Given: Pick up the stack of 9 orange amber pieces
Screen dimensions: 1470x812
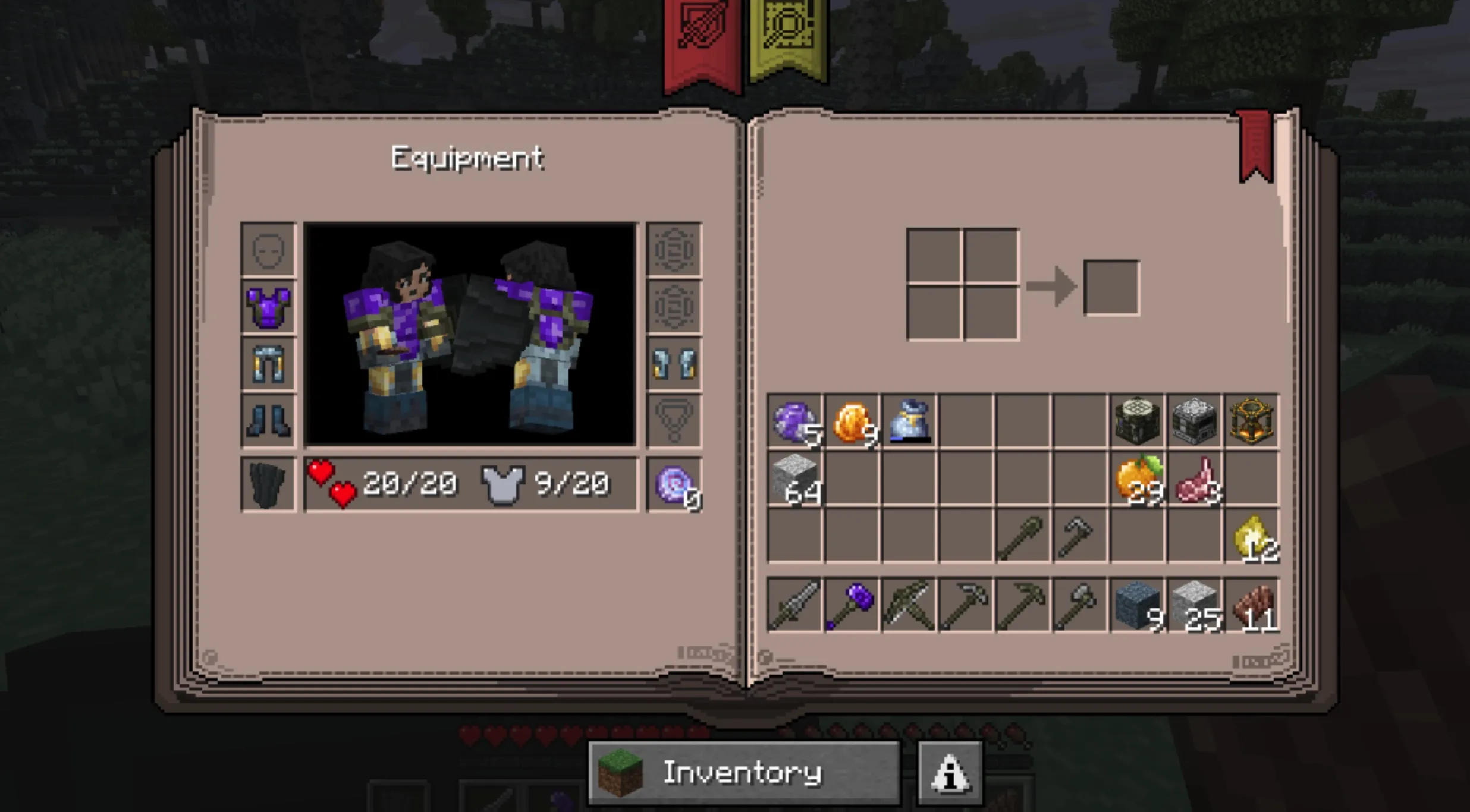Looking at the screenshot, I should [x=852, y=421].
